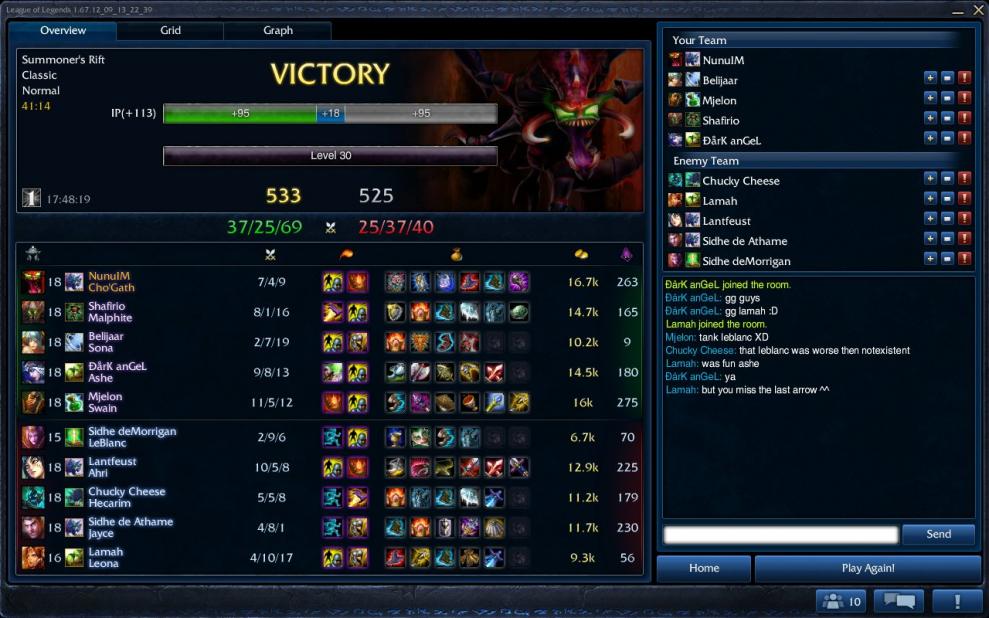Open the notifications exclamation button in the bottom bar
Screen dimensions: 989x618
pos(957,601)
